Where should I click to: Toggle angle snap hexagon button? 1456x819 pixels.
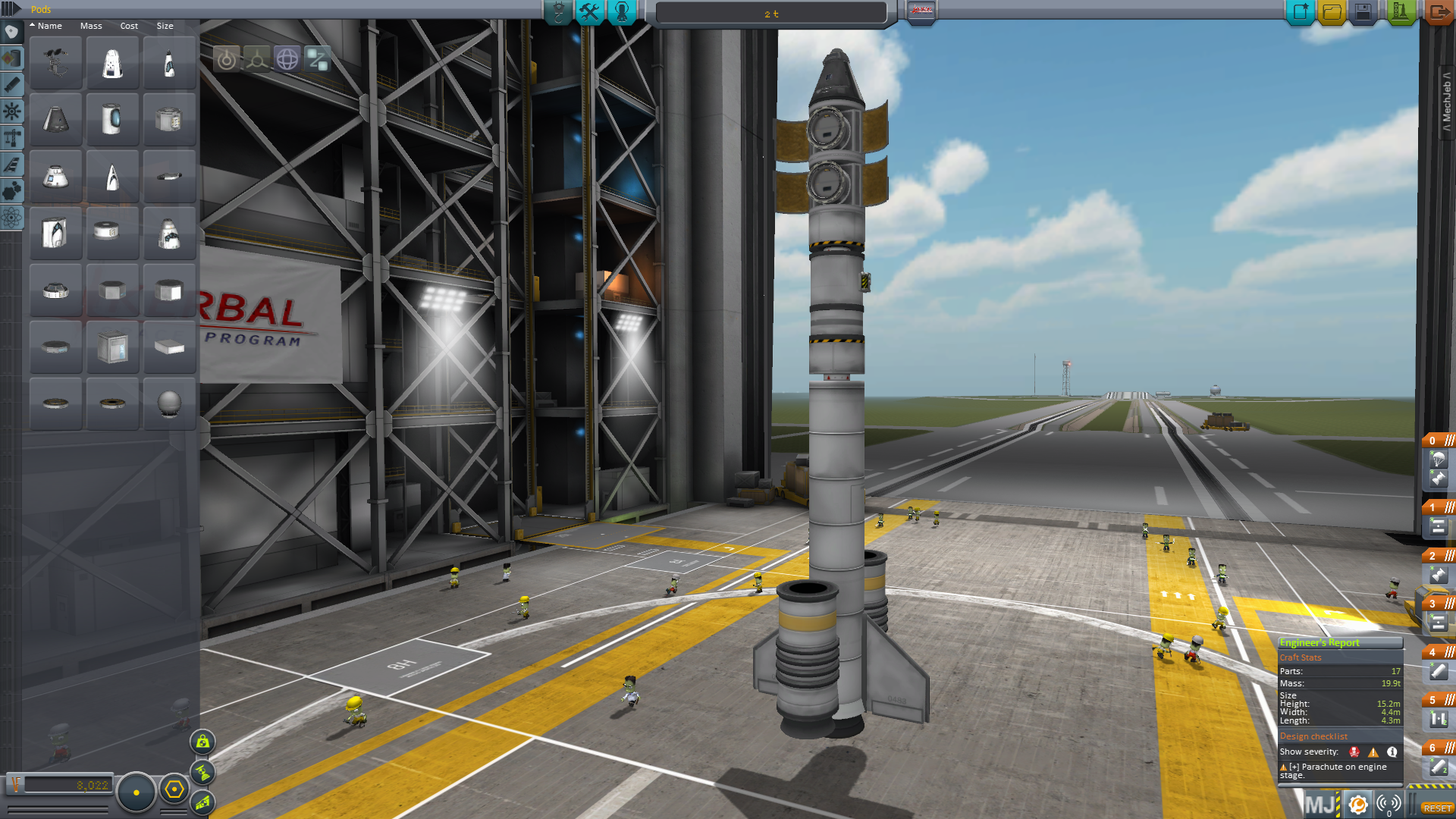pyautogui.click(x=174, y=790)
